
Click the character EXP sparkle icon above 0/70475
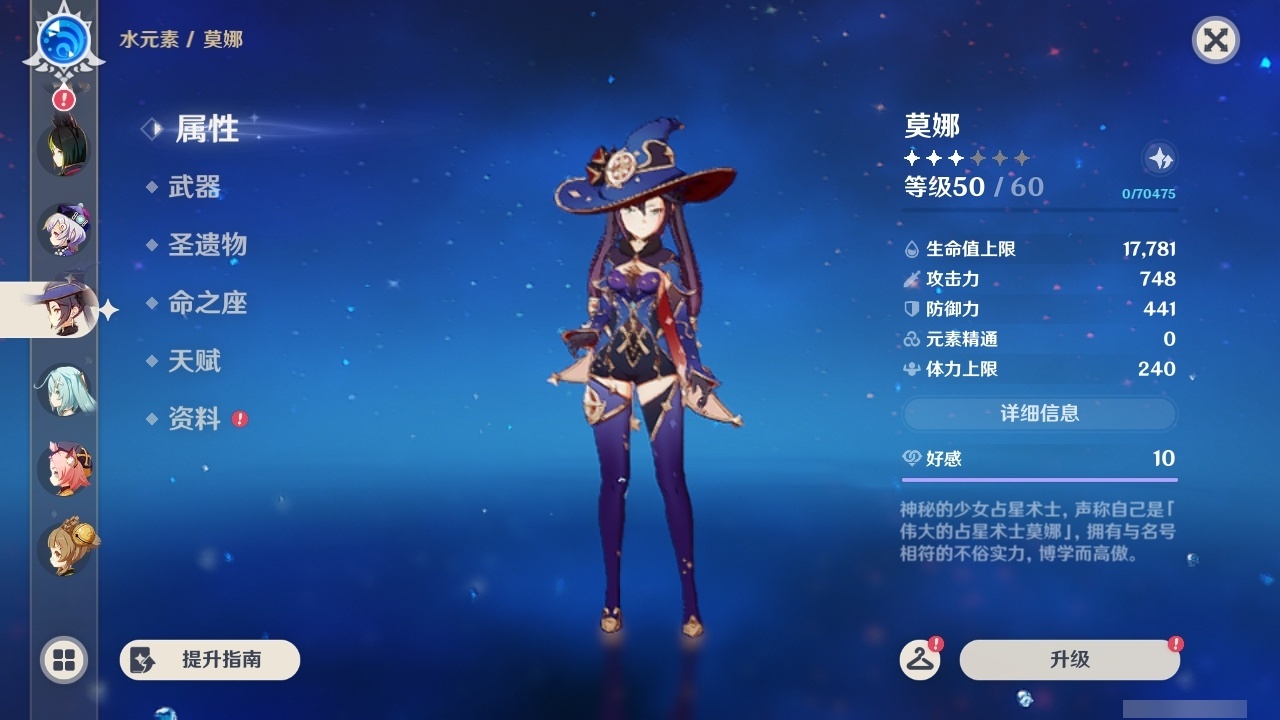click(x=1158, y=159)
